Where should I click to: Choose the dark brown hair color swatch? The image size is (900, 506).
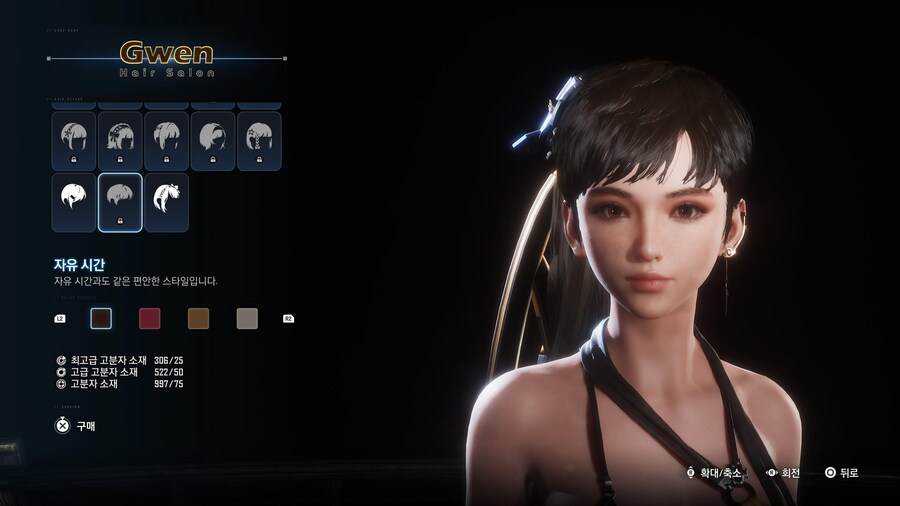101,319
